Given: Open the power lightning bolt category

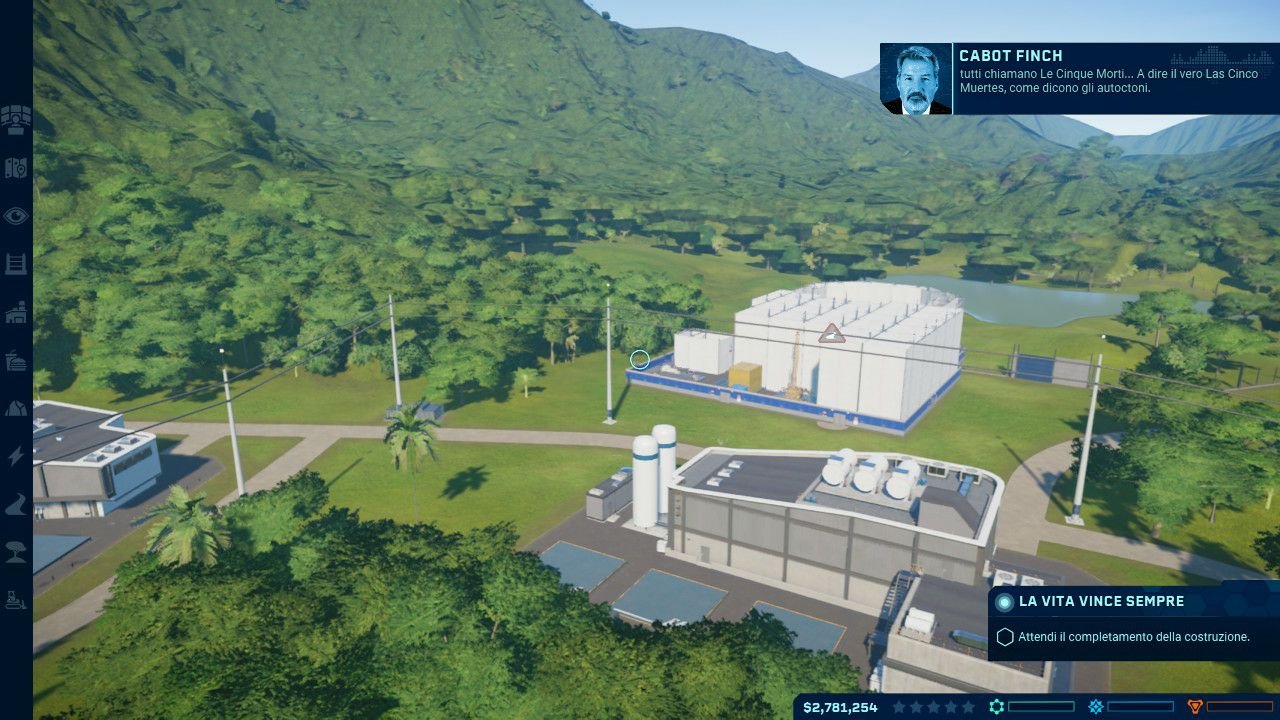Looking at the screenshot, I should point(16,456).
